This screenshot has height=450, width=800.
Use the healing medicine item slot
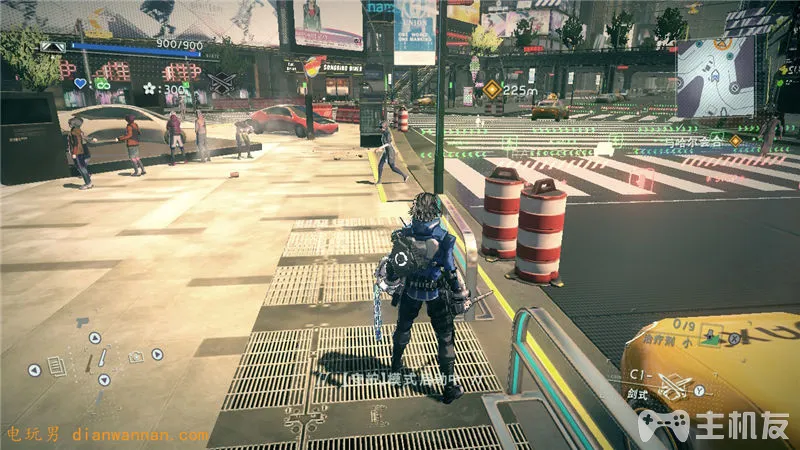tap(713, 336)
